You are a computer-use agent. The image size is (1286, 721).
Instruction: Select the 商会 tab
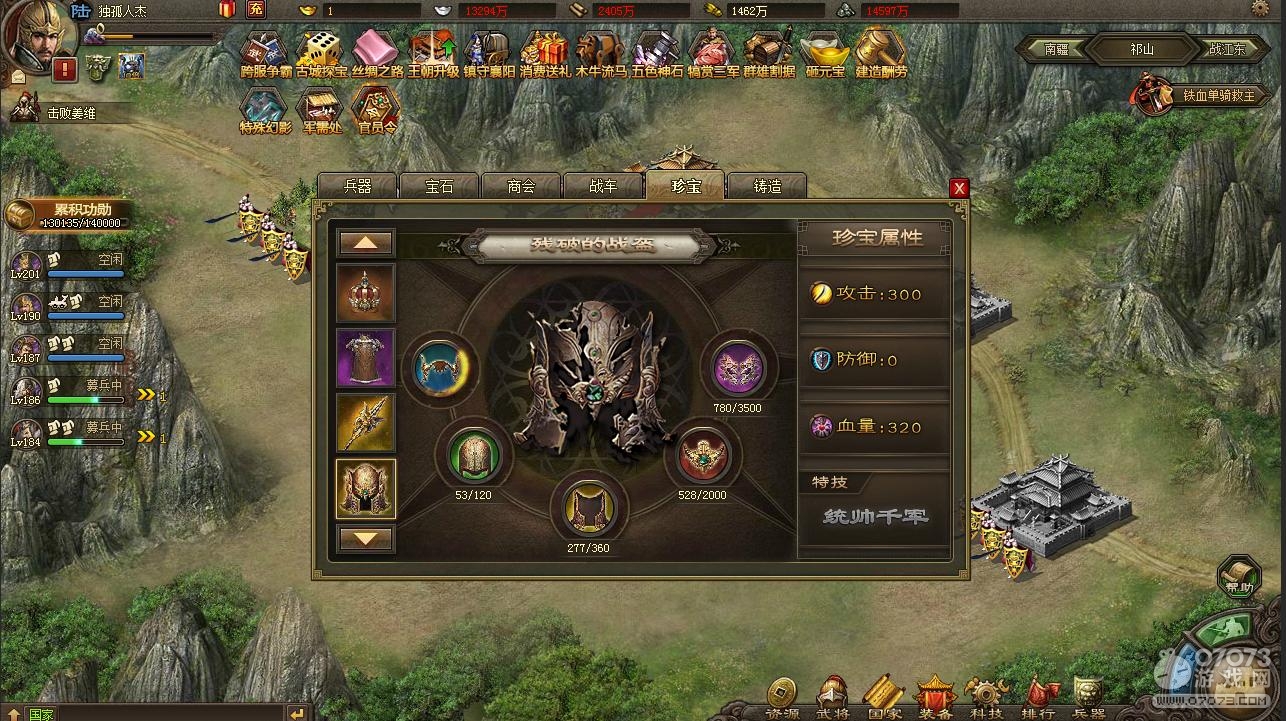pos(521,186)
